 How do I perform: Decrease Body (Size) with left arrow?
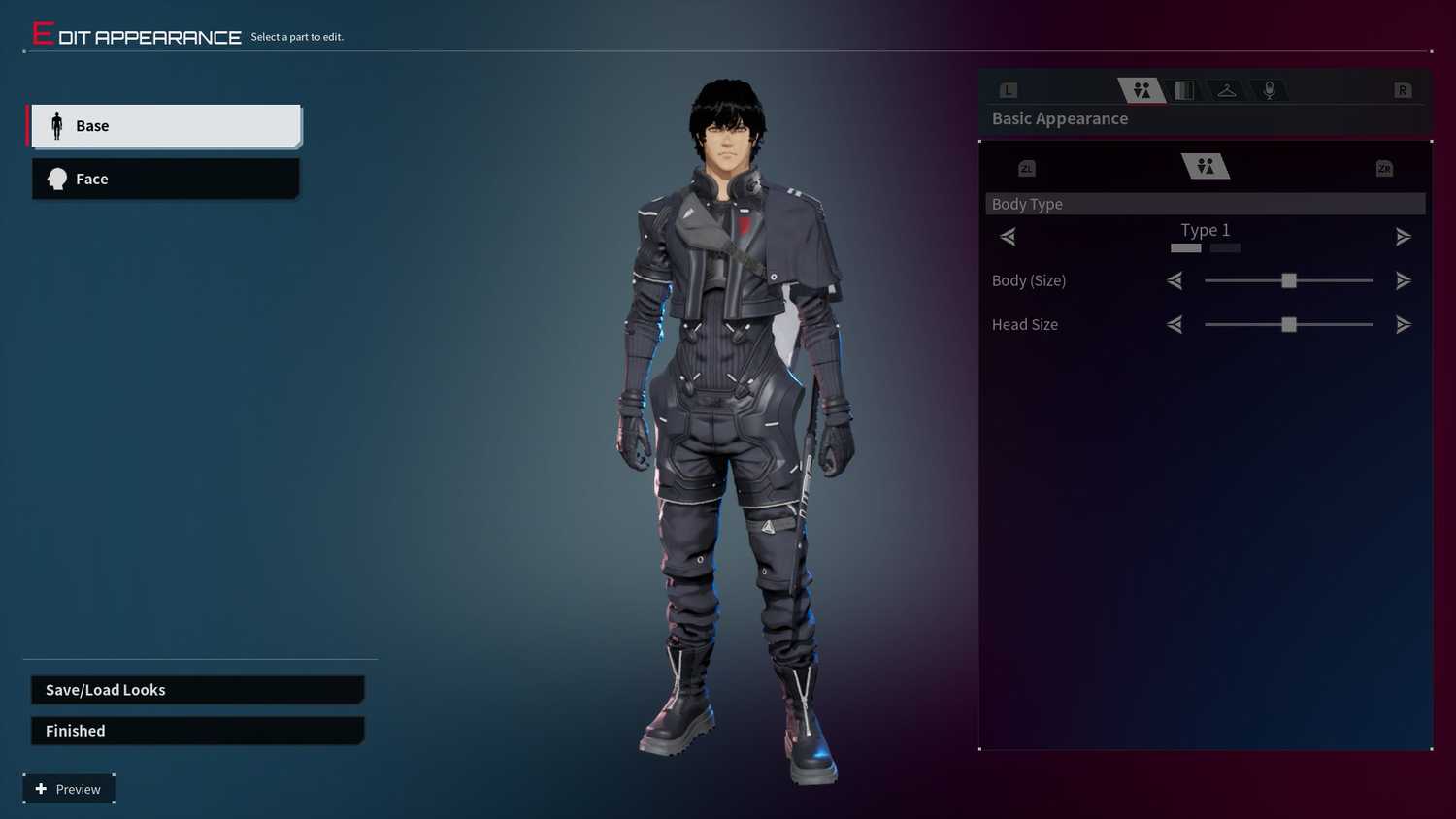click(x=1175, y=280)
